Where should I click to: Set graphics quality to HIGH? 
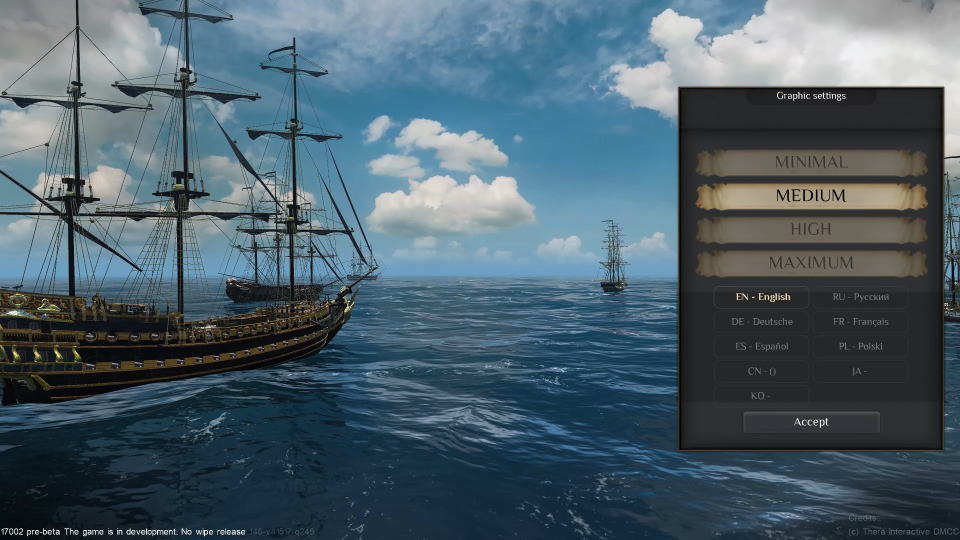coord(810,229)
